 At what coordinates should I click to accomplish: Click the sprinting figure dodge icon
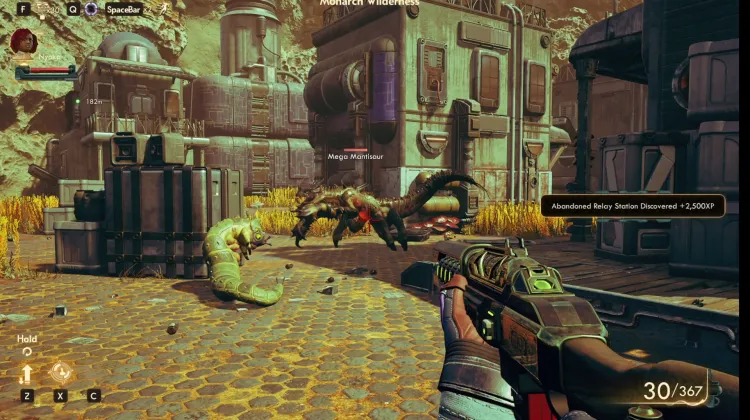point(164,9)
